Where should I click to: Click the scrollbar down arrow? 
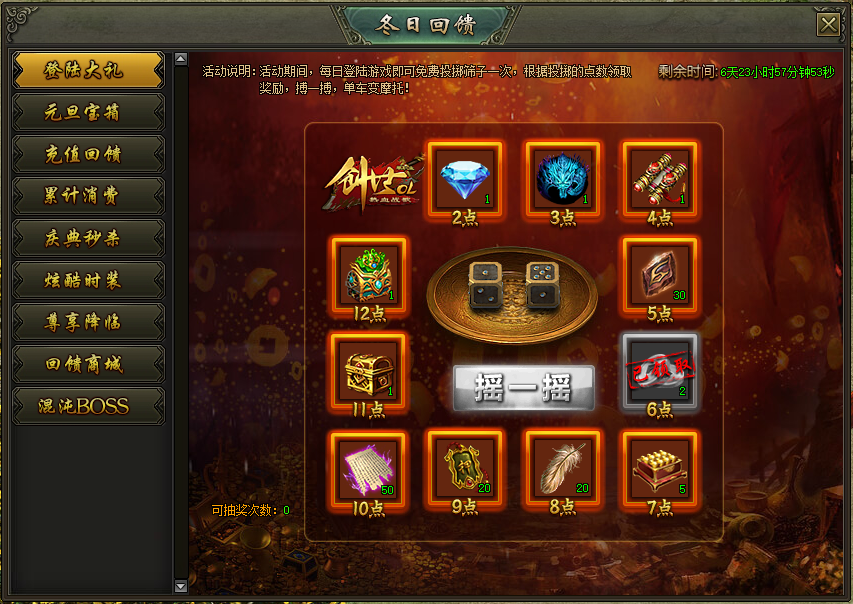click(x=181, y=586)
